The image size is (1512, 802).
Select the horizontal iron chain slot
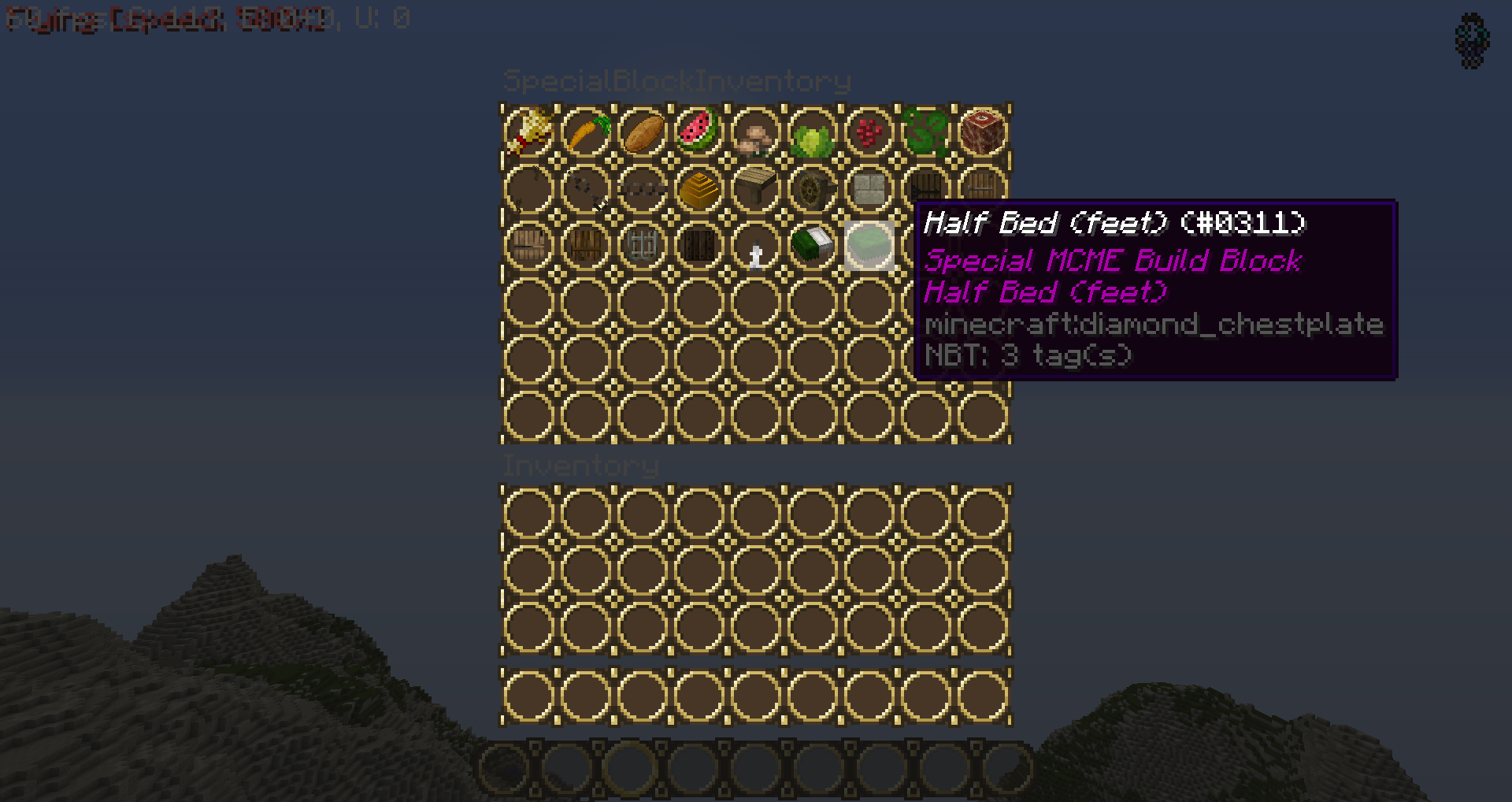pyautogui.click(x=643, y=188)
